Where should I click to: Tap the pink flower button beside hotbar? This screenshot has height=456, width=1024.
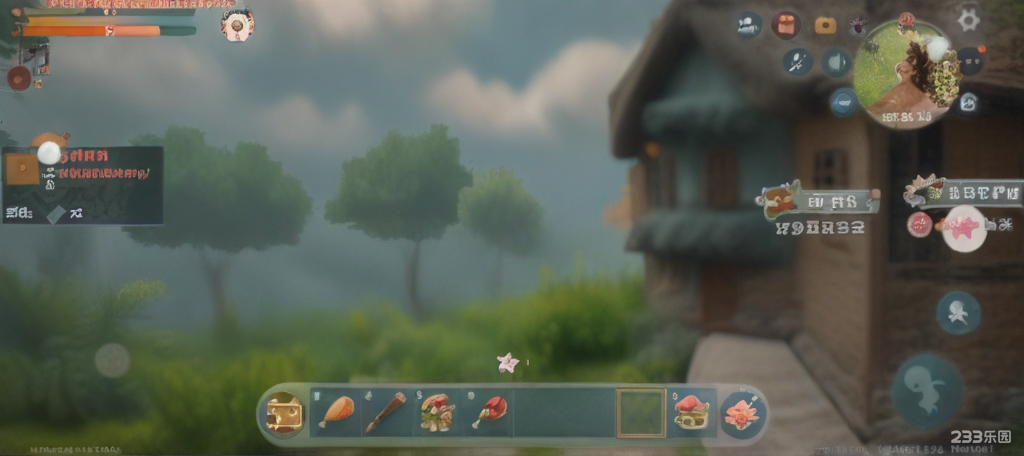(743, 413)
